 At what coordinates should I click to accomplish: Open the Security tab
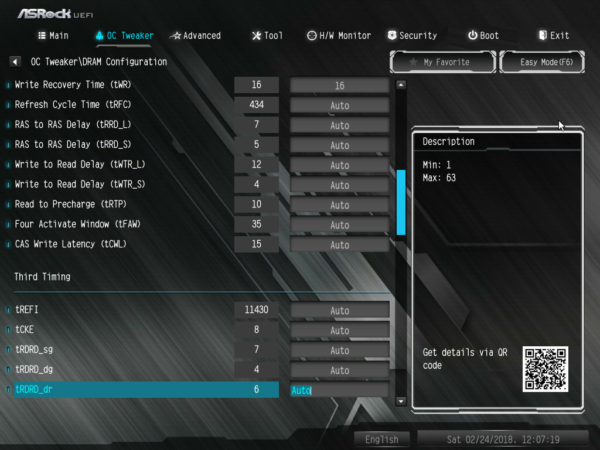[x=411, y=35]
